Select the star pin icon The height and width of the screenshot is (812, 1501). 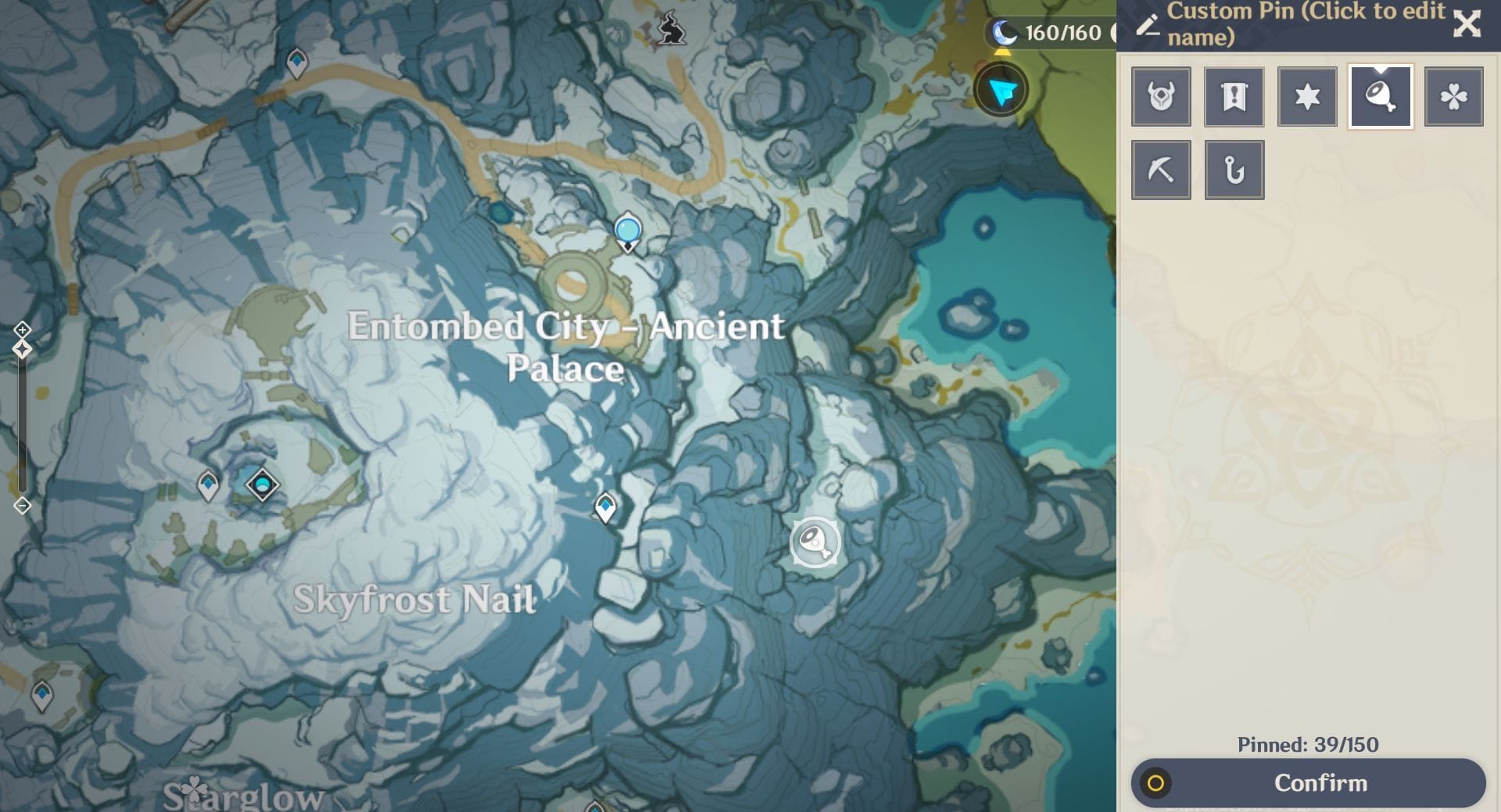pyautogui.click(x=1307, y=95)
